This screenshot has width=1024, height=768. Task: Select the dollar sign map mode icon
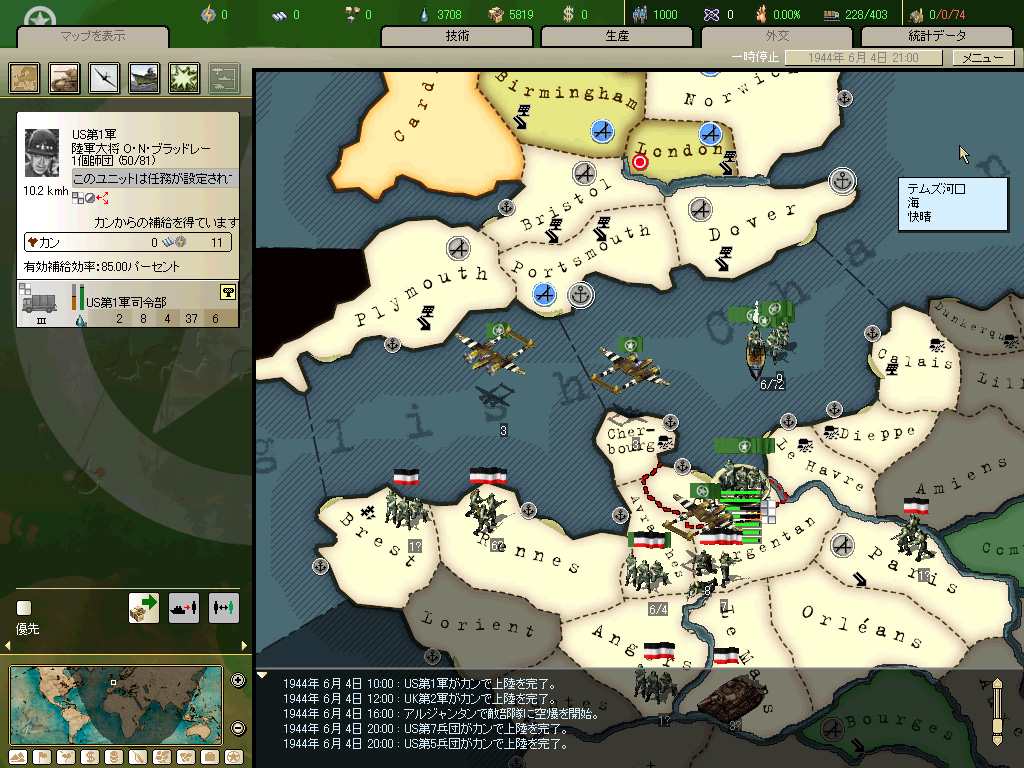(88, 756)
